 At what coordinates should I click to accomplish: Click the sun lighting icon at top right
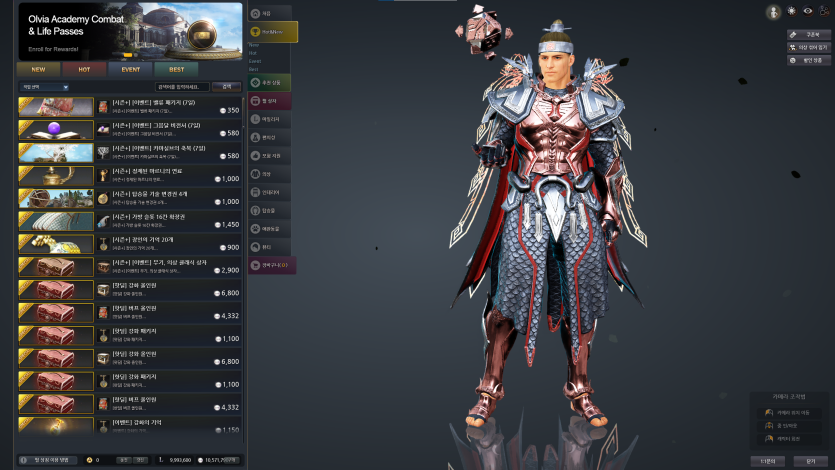point(792,11)
